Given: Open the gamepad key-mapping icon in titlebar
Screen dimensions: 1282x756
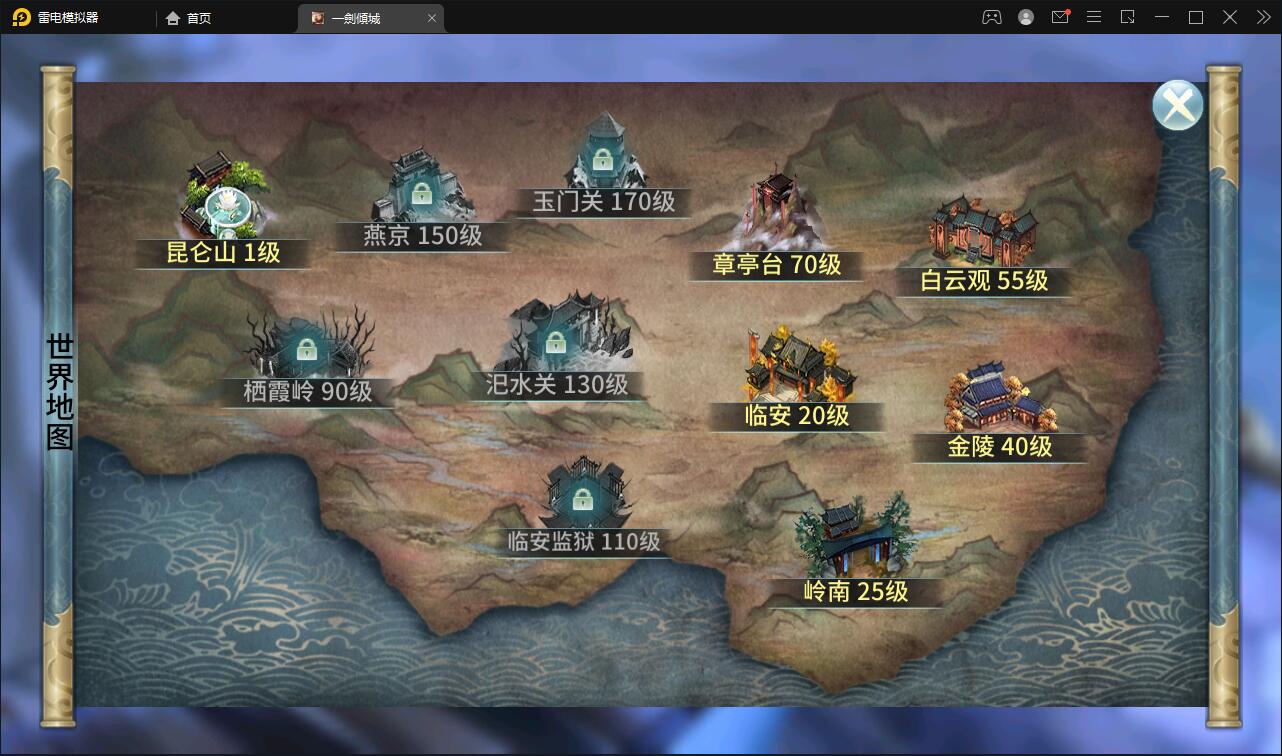Looking at the screenshot, I should pos(991,17).
